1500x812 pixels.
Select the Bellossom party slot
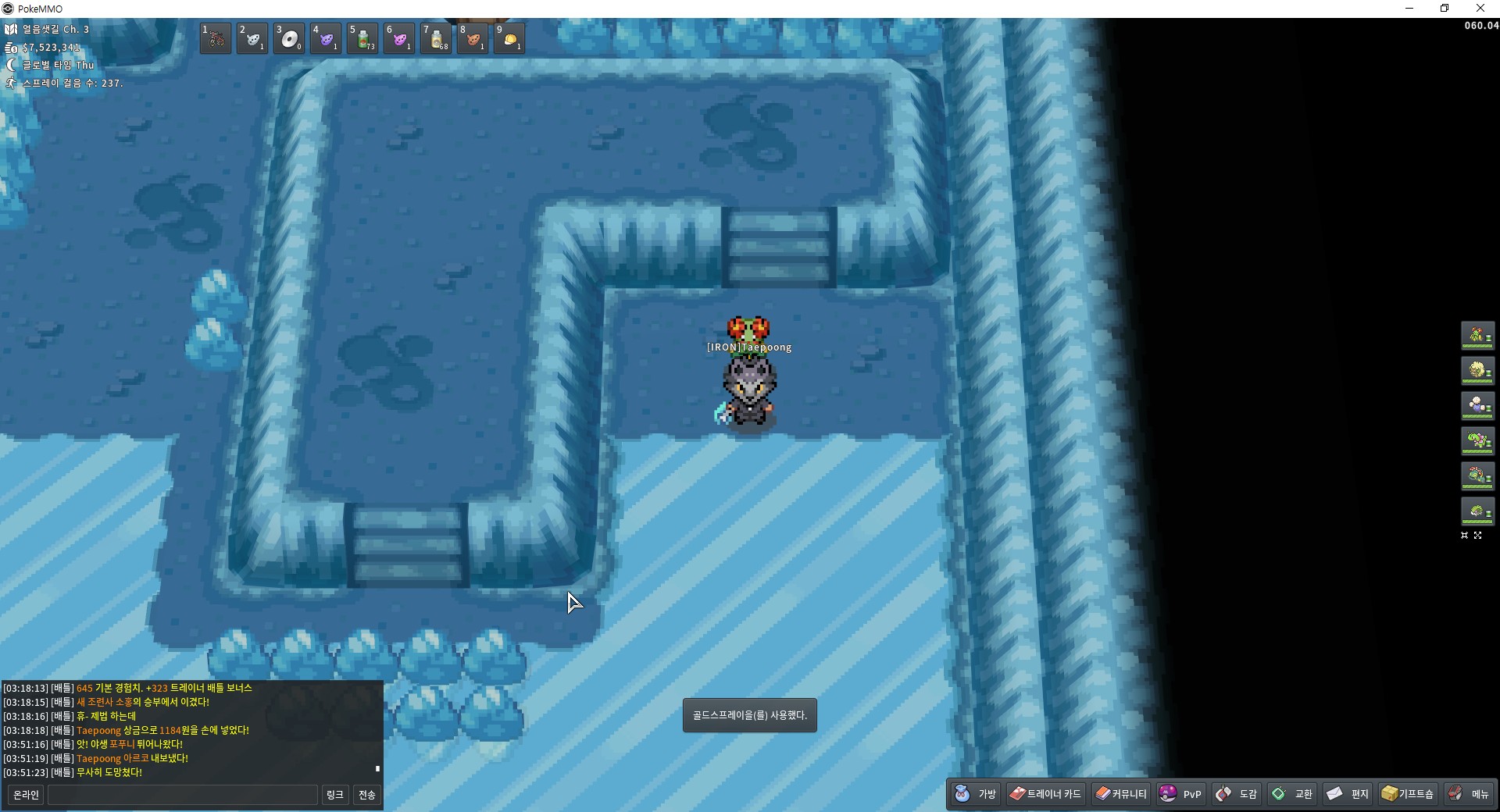tap(1477, 336)
